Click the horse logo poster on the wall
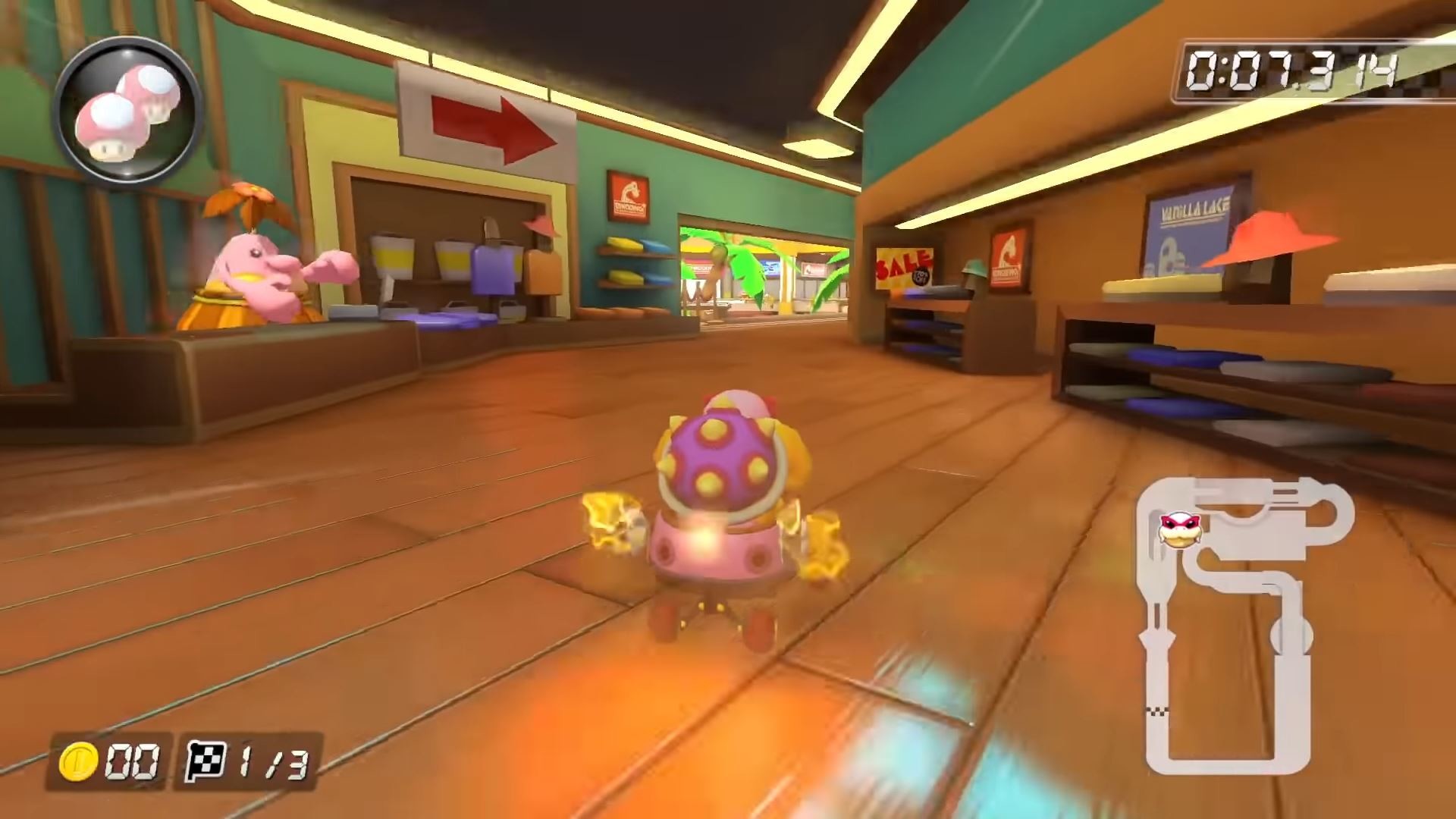This screenshot has width=1456, height=819. pyautogui.click(x=628, y=195)
